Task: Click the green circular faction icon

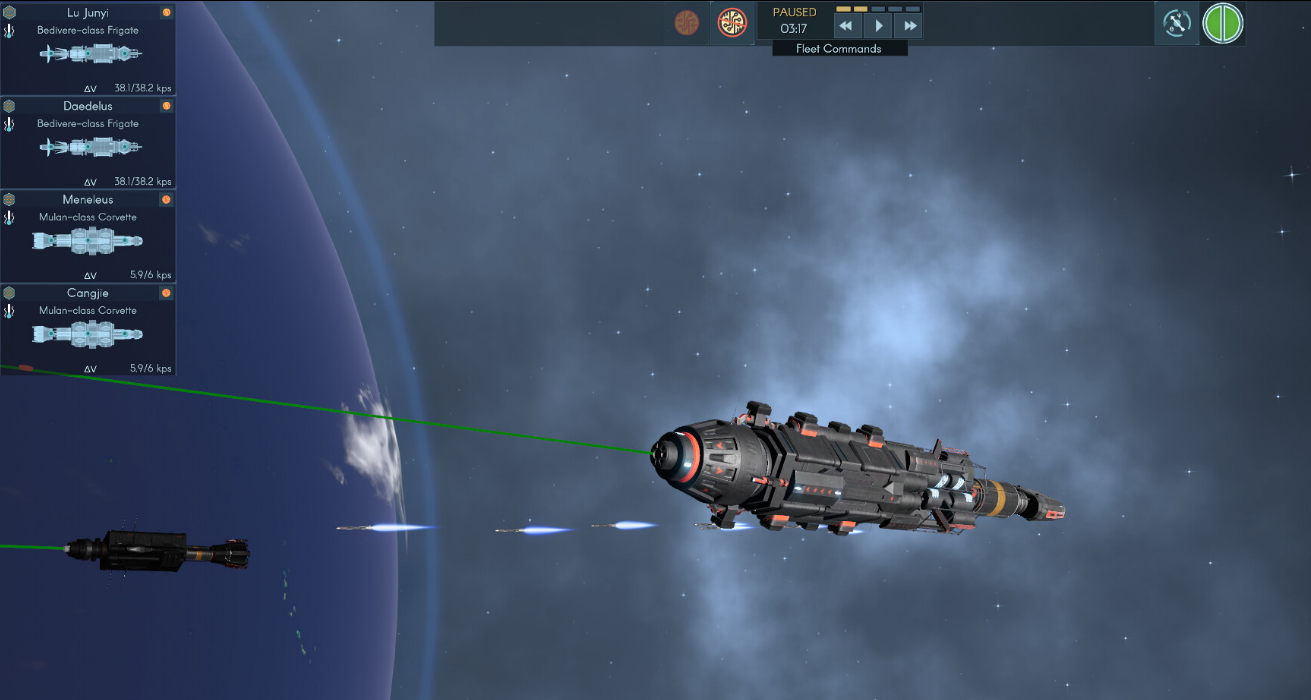Action: pyautogui.click(x=1222, y=23)
